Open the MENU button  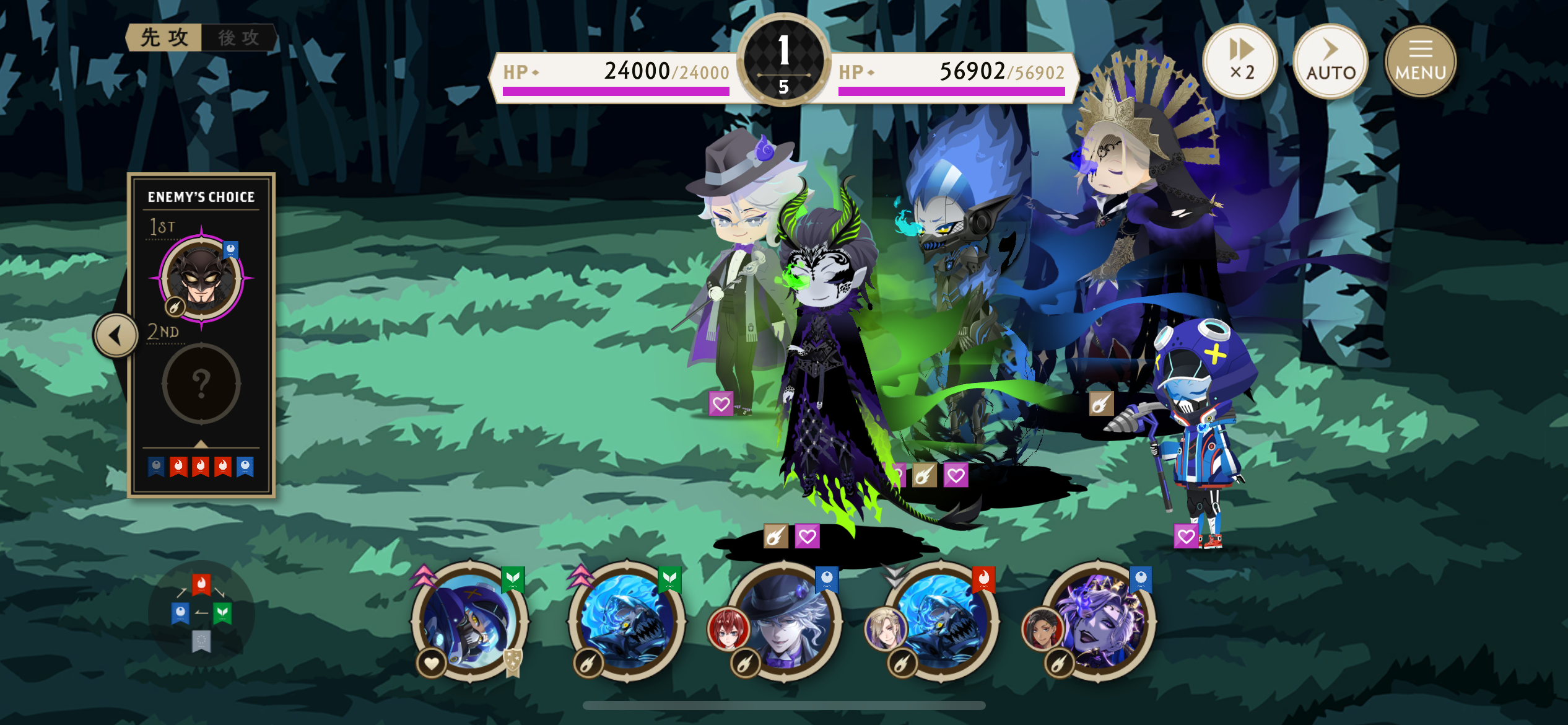tap(1420, 61)
